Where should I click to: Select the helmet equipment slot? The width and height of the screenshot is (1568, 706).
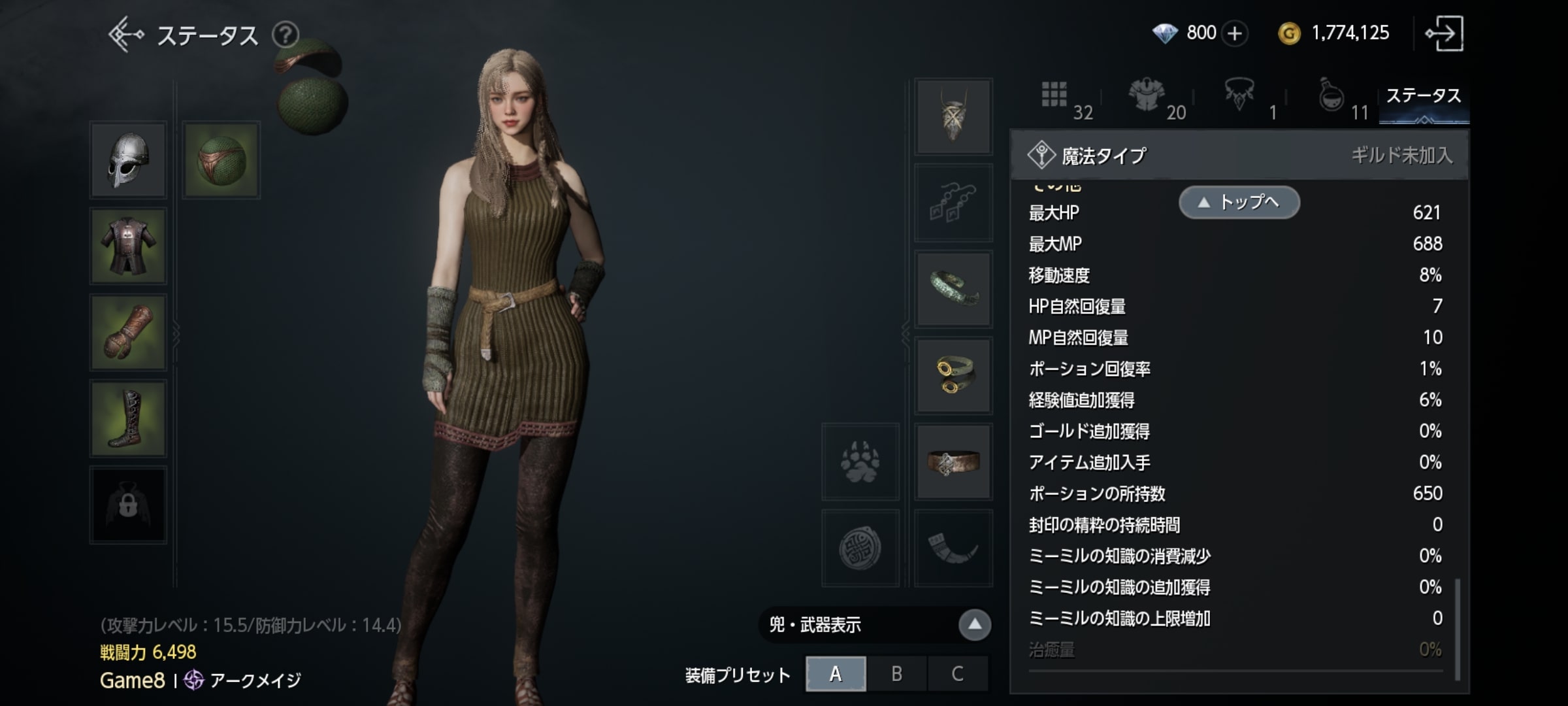pos(129,160)
